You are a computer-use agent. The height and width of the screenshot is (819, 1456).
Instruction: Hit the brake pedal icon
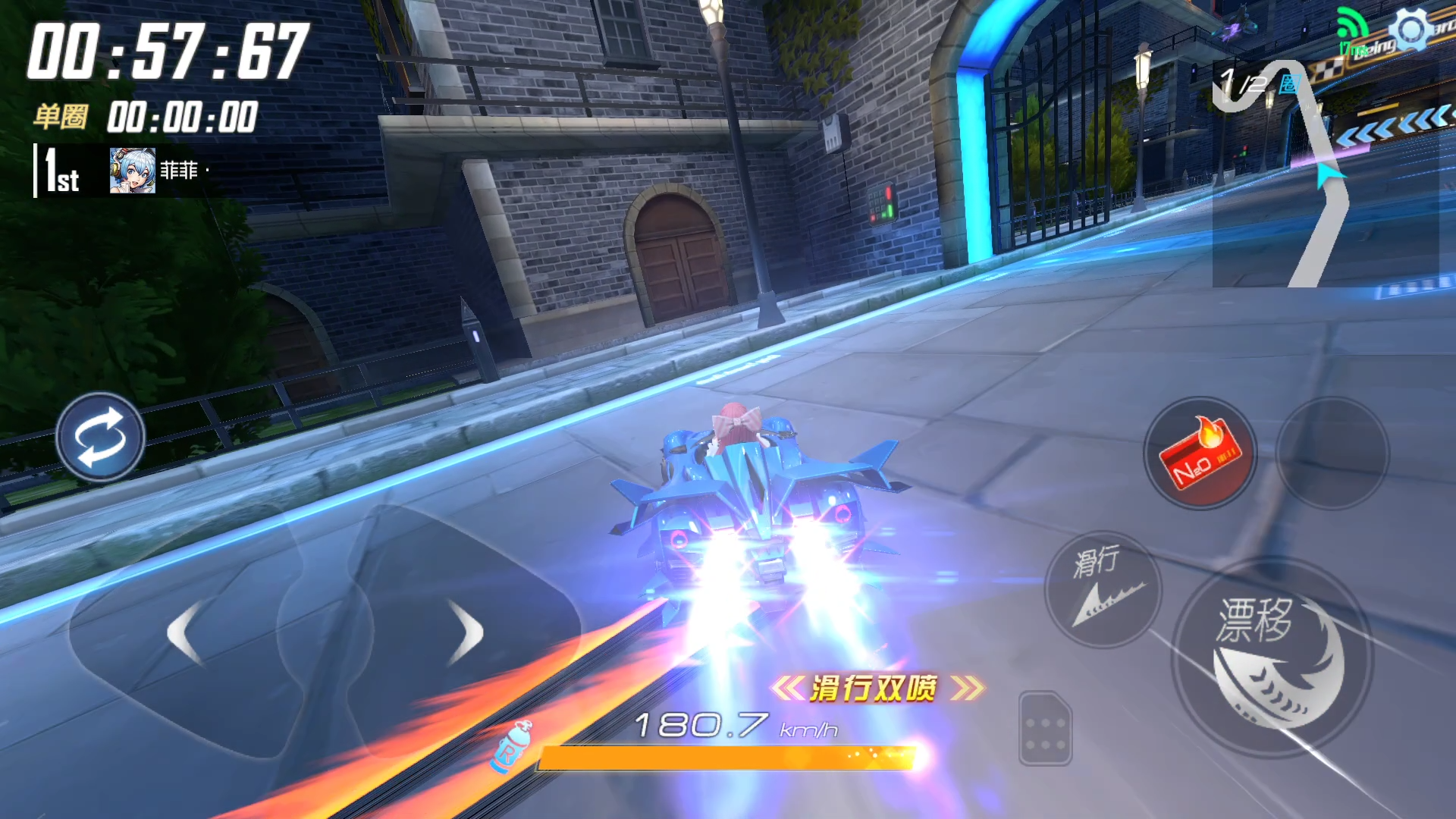[x=1045, y=729]
